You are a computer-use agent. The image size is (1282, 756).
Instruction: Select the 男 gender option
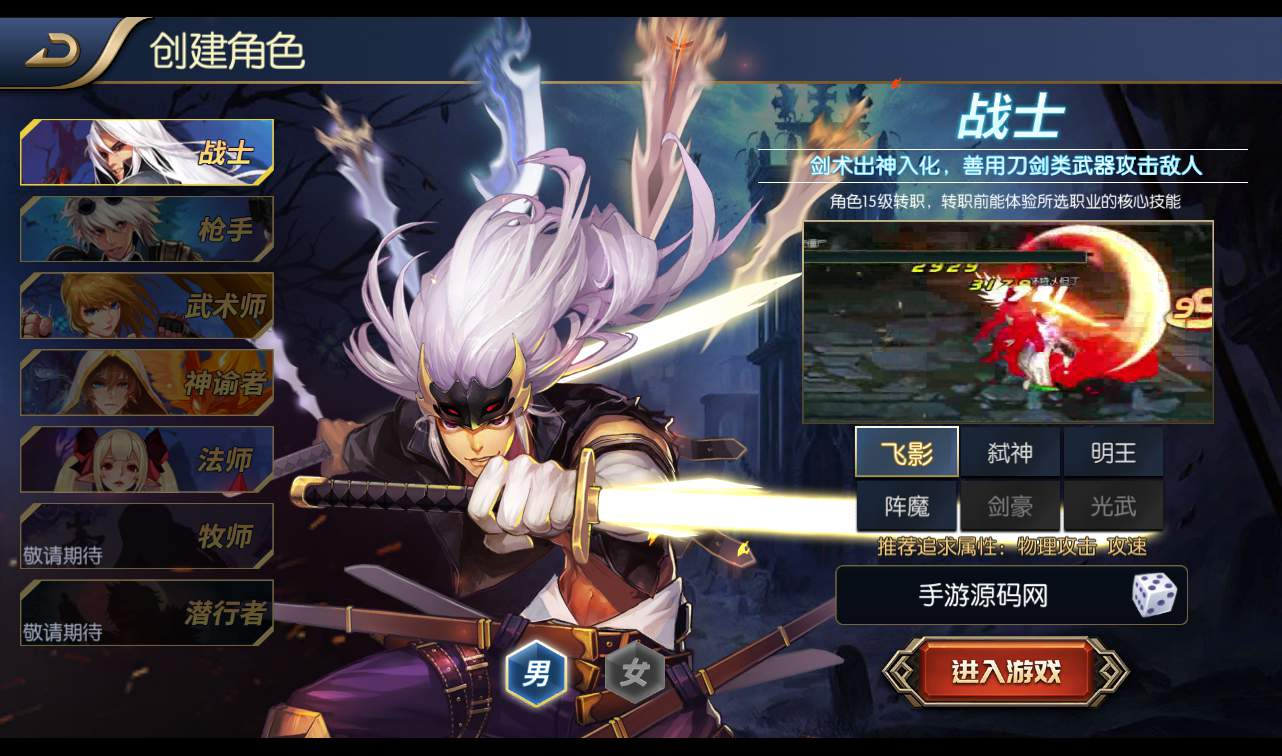tap(537, 673)
